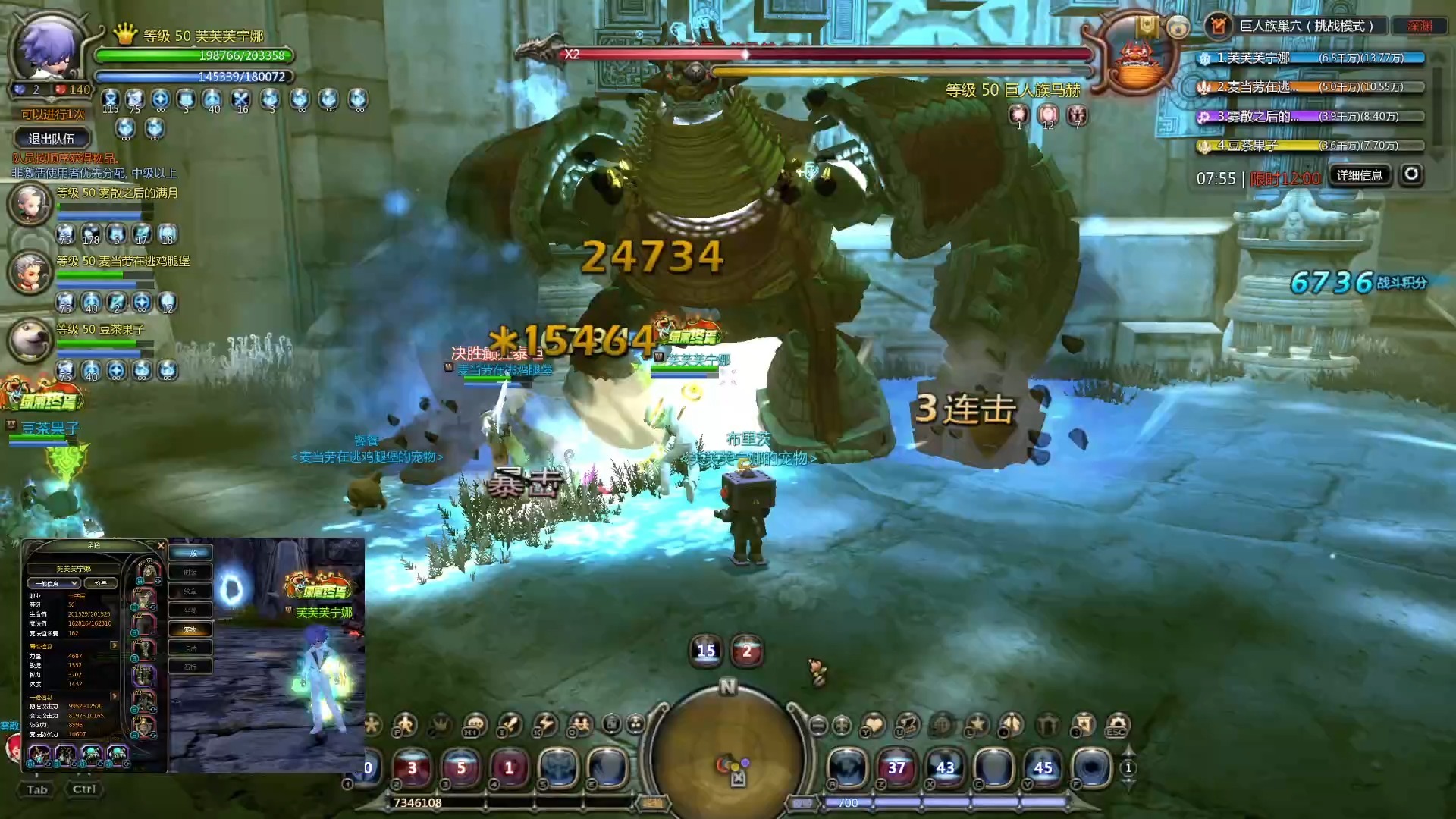Open the 一般信息 dropdown in character panel

pos(54,583)
